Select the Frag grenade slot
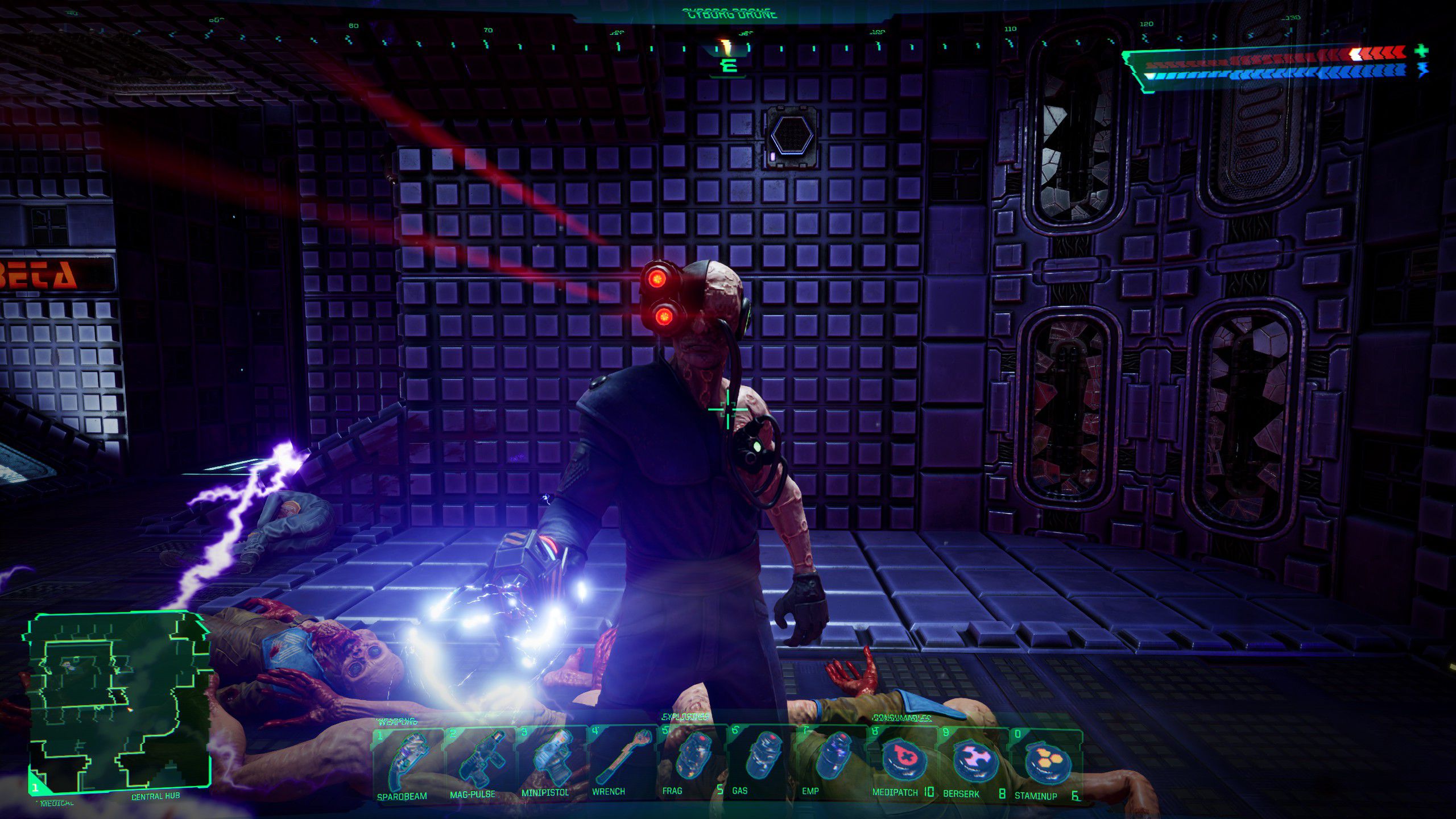Screen dimensions: 1456x819 pos(691,762)
